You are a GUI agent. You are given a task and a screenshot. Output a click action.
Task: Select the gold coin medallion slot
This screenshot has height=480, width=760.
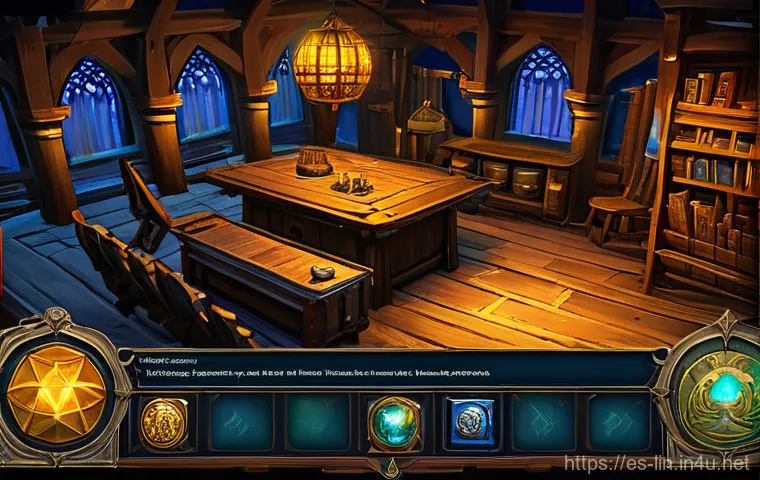[x=164, y=421]
